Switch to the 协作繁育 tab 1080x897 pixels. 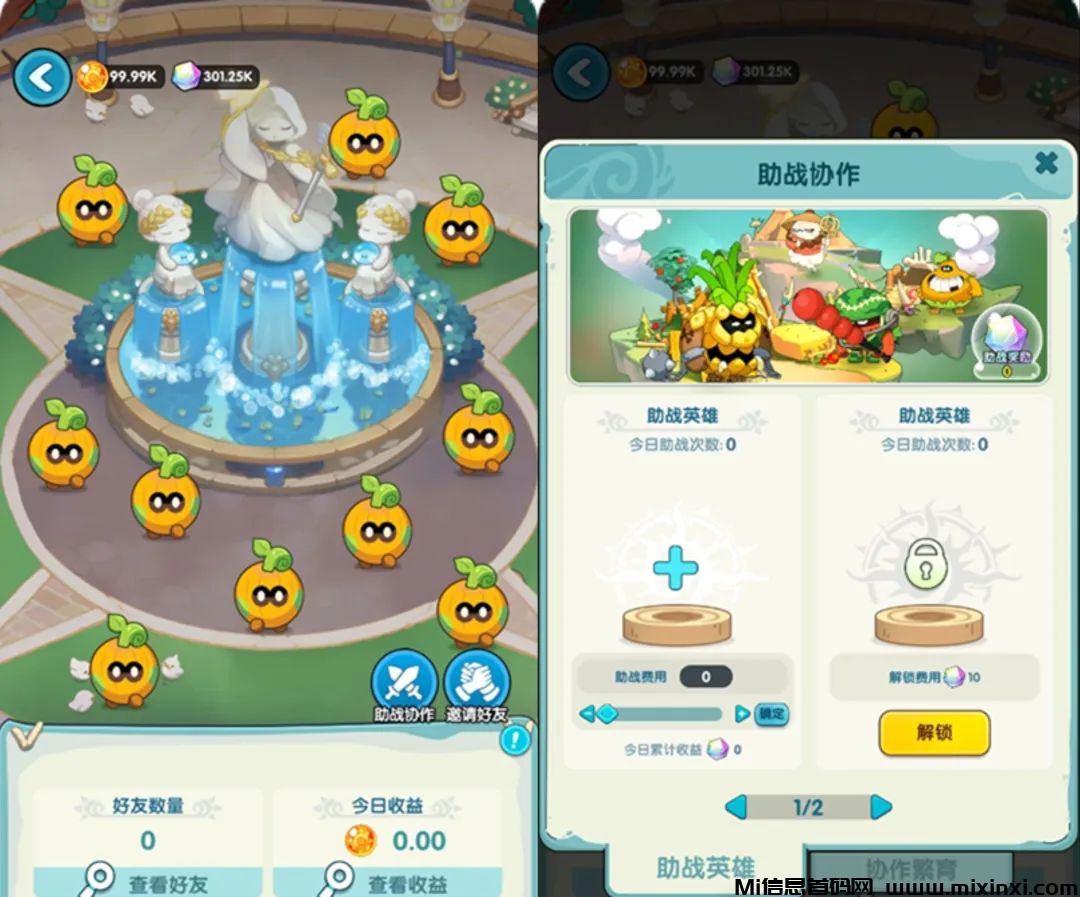910,868
